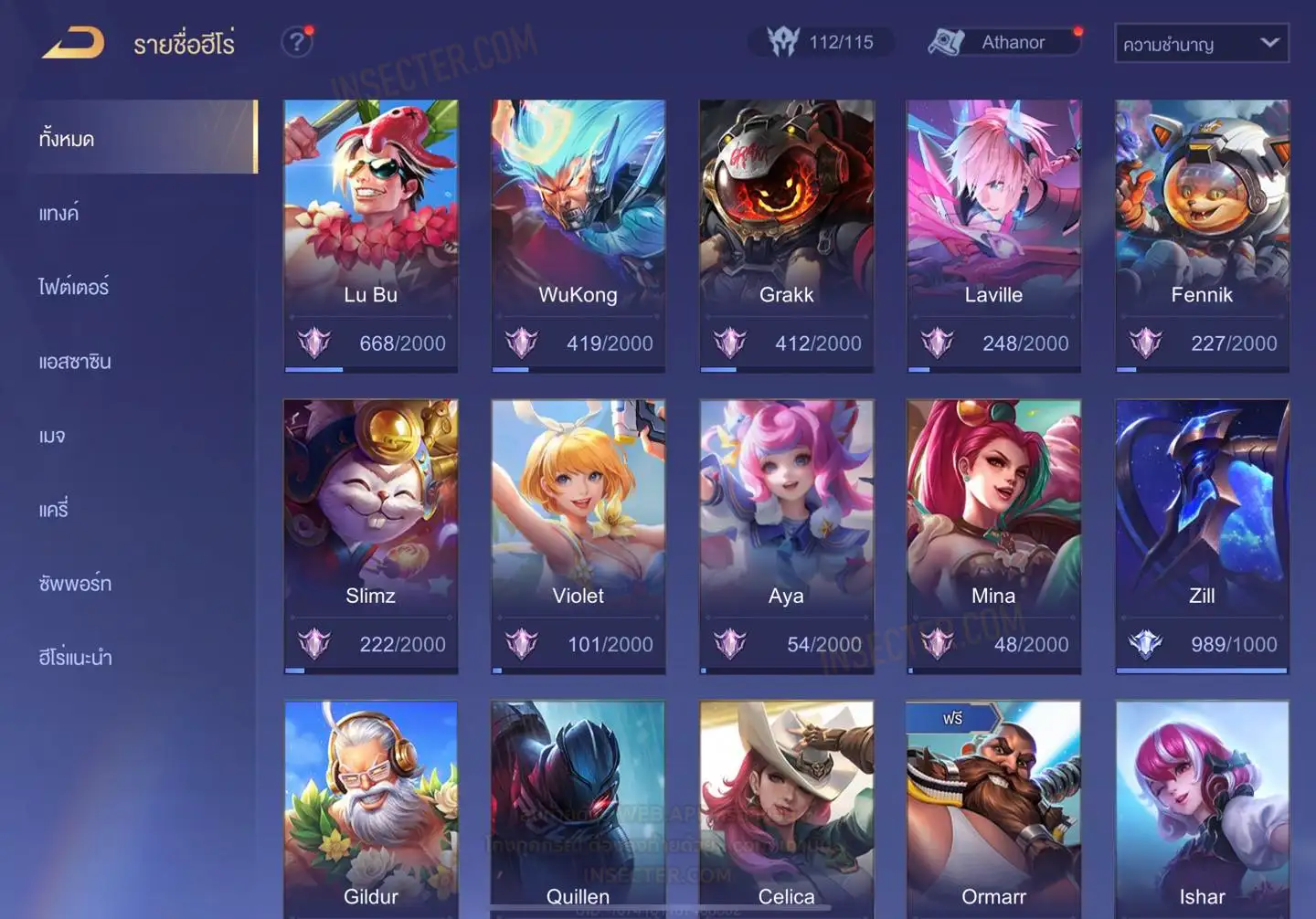Viewport: 1316px width, 919px height.
Task: Open the Violet hero card
Action: pyautogui.click(x=578, y=535)
